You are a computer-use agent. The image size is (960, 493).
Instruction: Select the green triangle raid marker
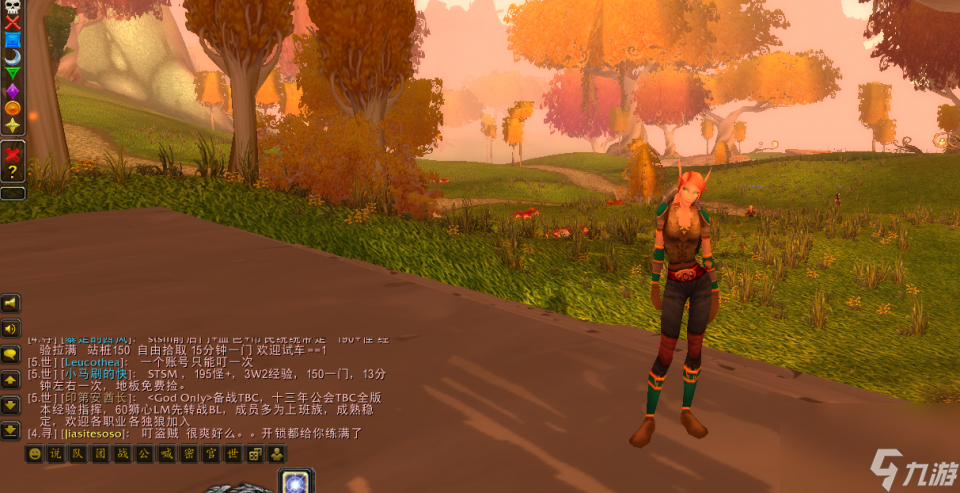point(13,73)
